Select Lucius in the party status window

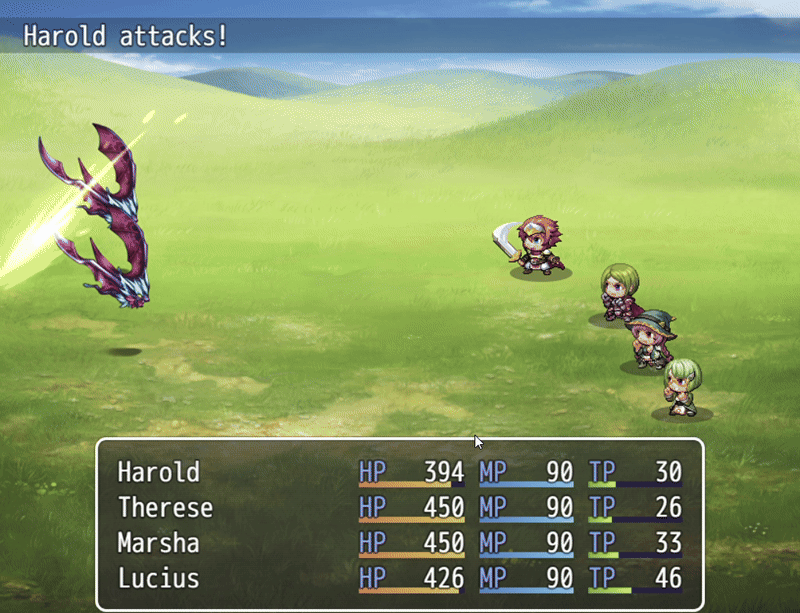(x=158, y=579)
